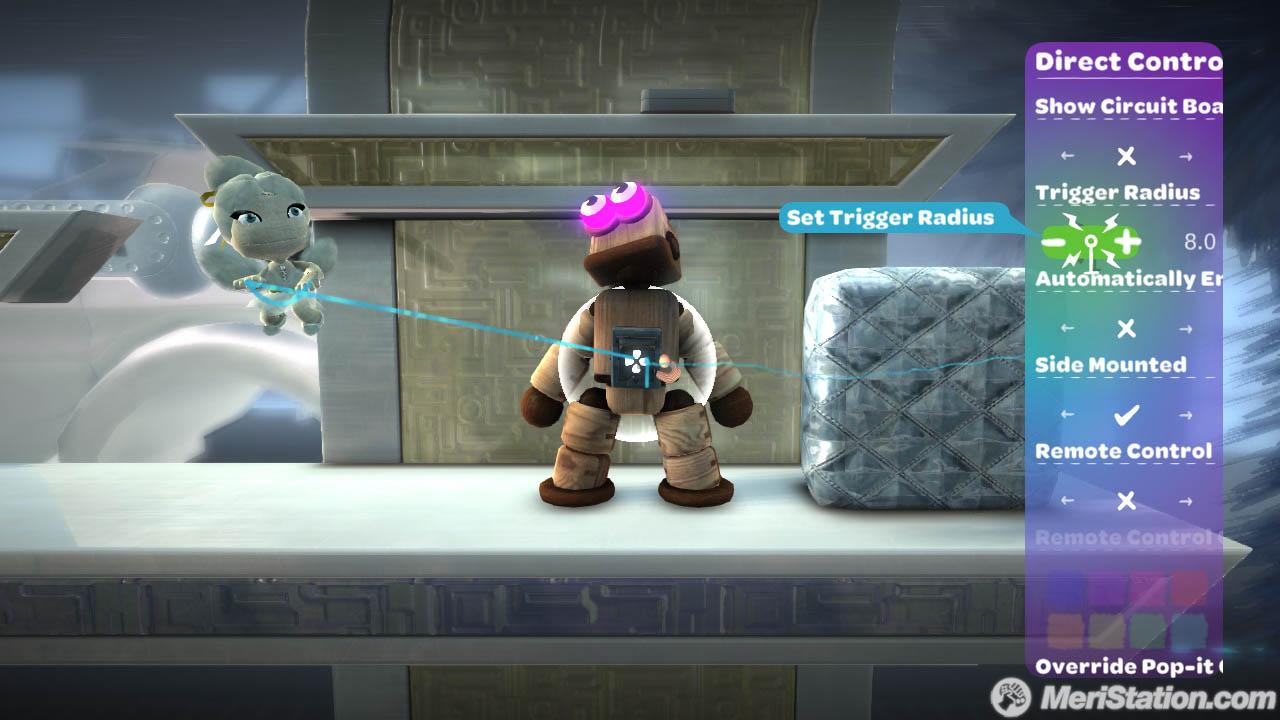Click the right arrow for Side Mounted
The width and height of the screenshot is (1280, 720).
pos(1186,414)
